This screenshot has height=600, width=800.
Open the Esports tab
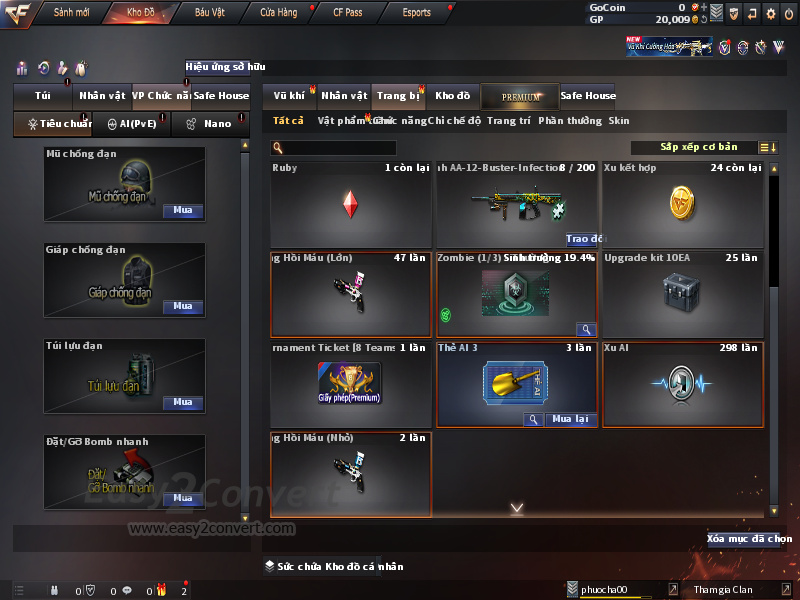click(416, 13)
